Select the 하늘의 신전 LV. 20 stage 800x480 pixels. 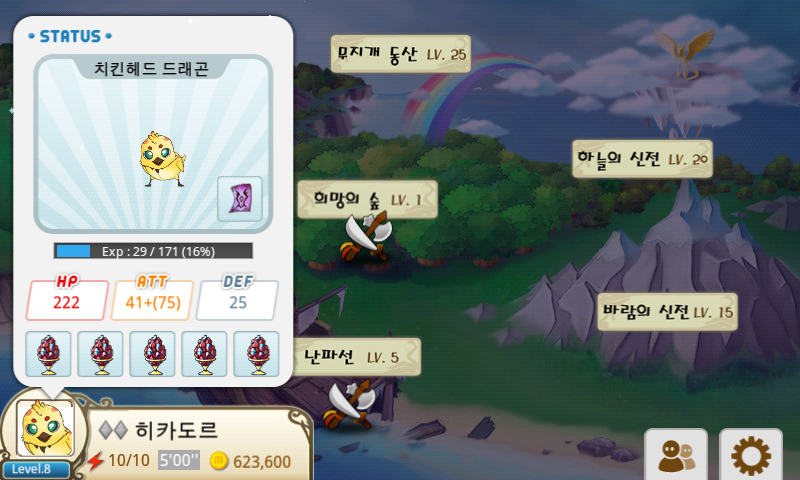point(642,158)
